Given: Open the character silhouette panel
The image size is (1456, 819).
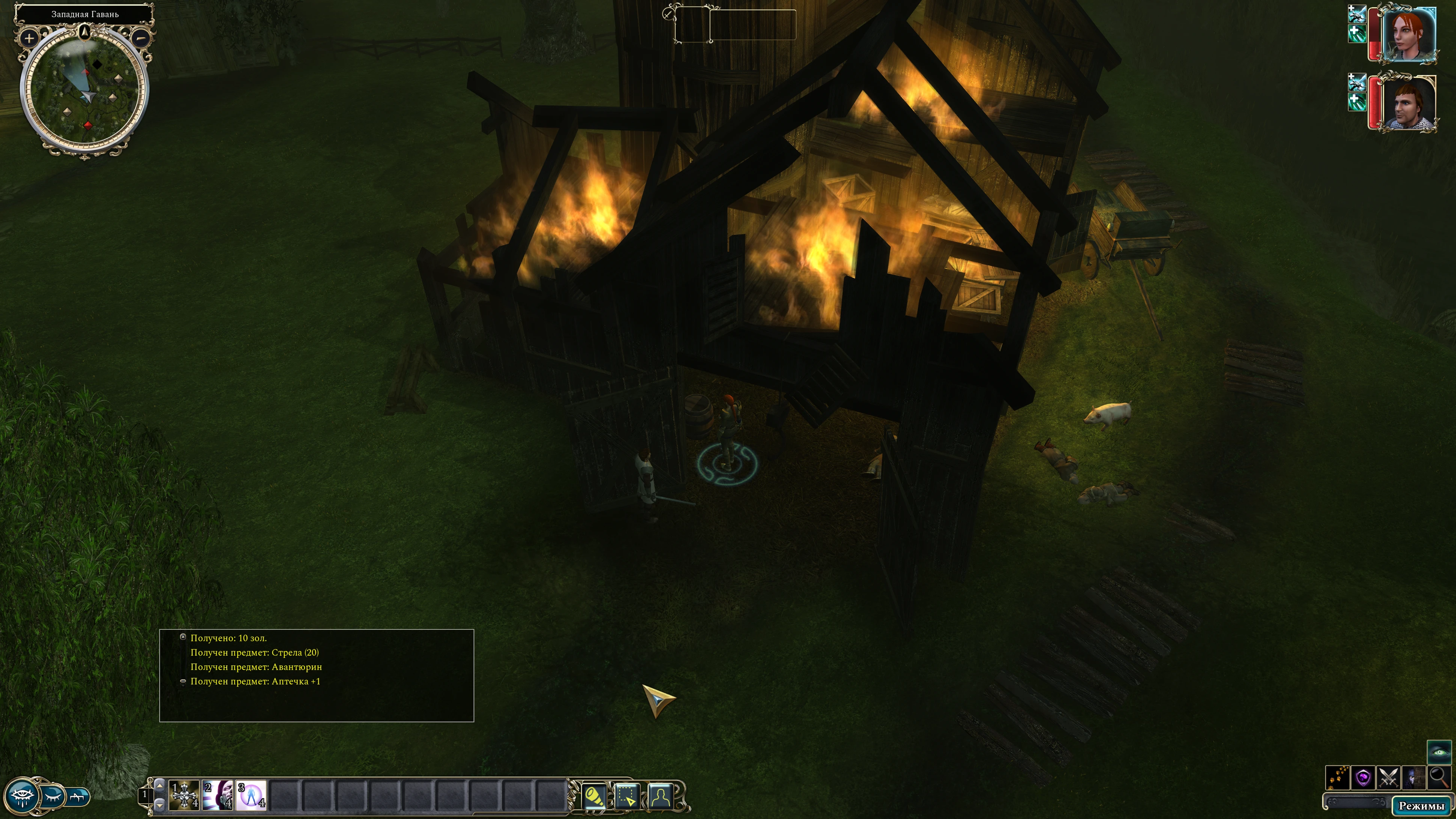Looking at the screenshot, I should pos(661,796).
